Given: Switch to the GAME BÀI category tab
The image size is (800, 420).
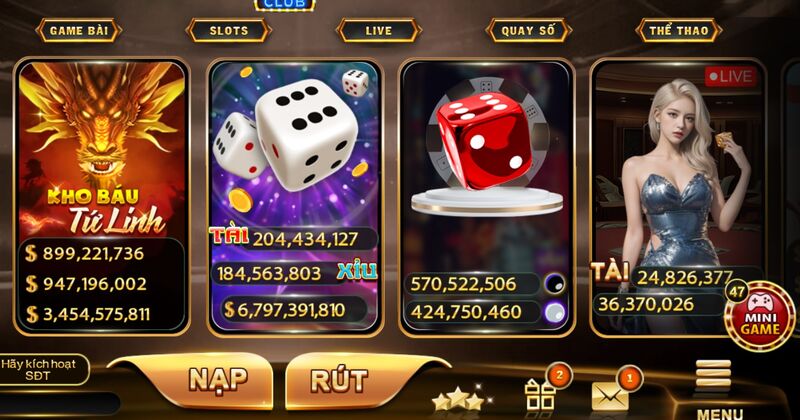Looking at the screenshot, I should tap(79, 30).
